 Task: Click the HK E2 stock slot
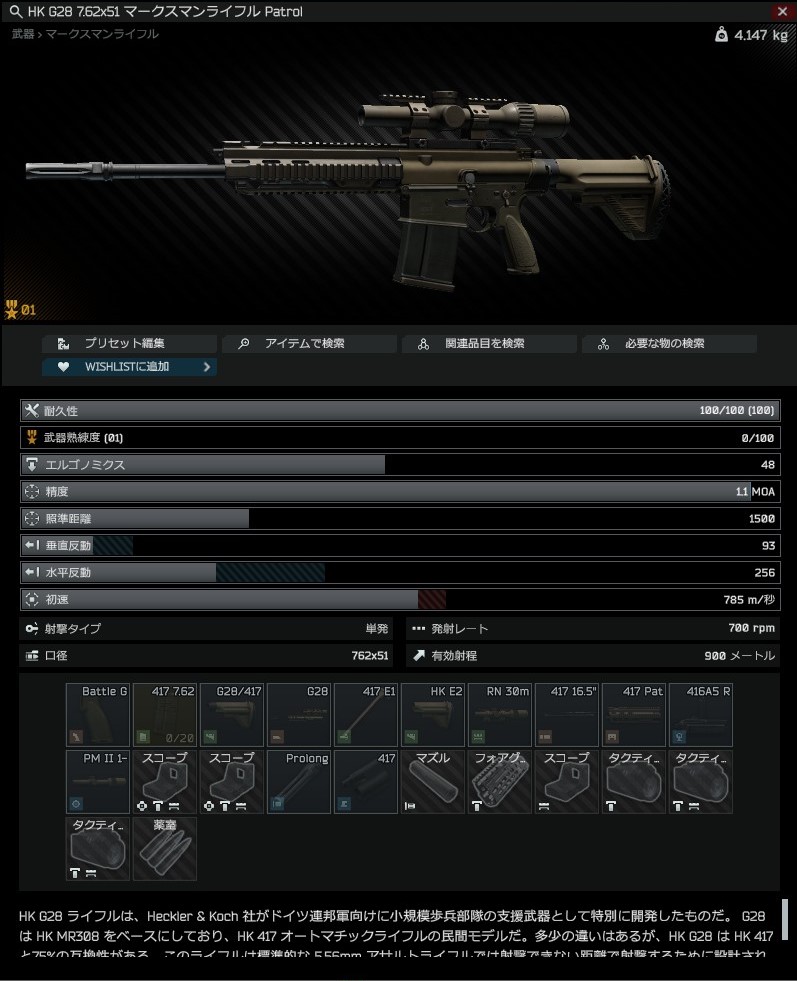point(433,715)
